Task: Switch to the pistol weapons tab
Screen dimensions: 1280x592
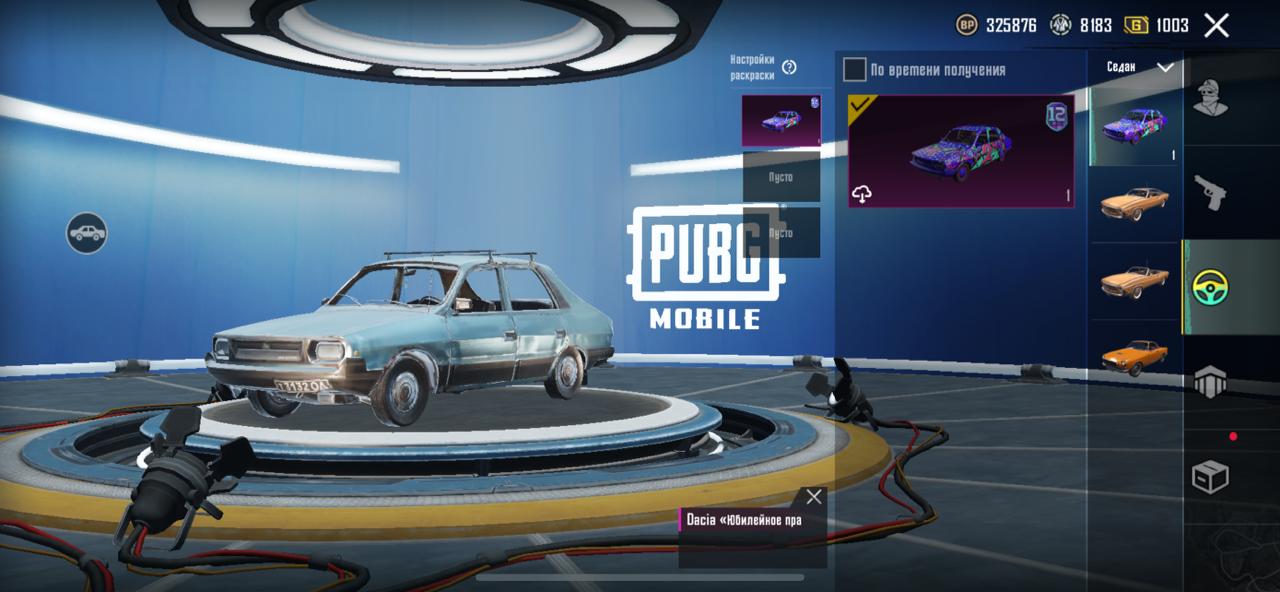Action: [1210, 192]
